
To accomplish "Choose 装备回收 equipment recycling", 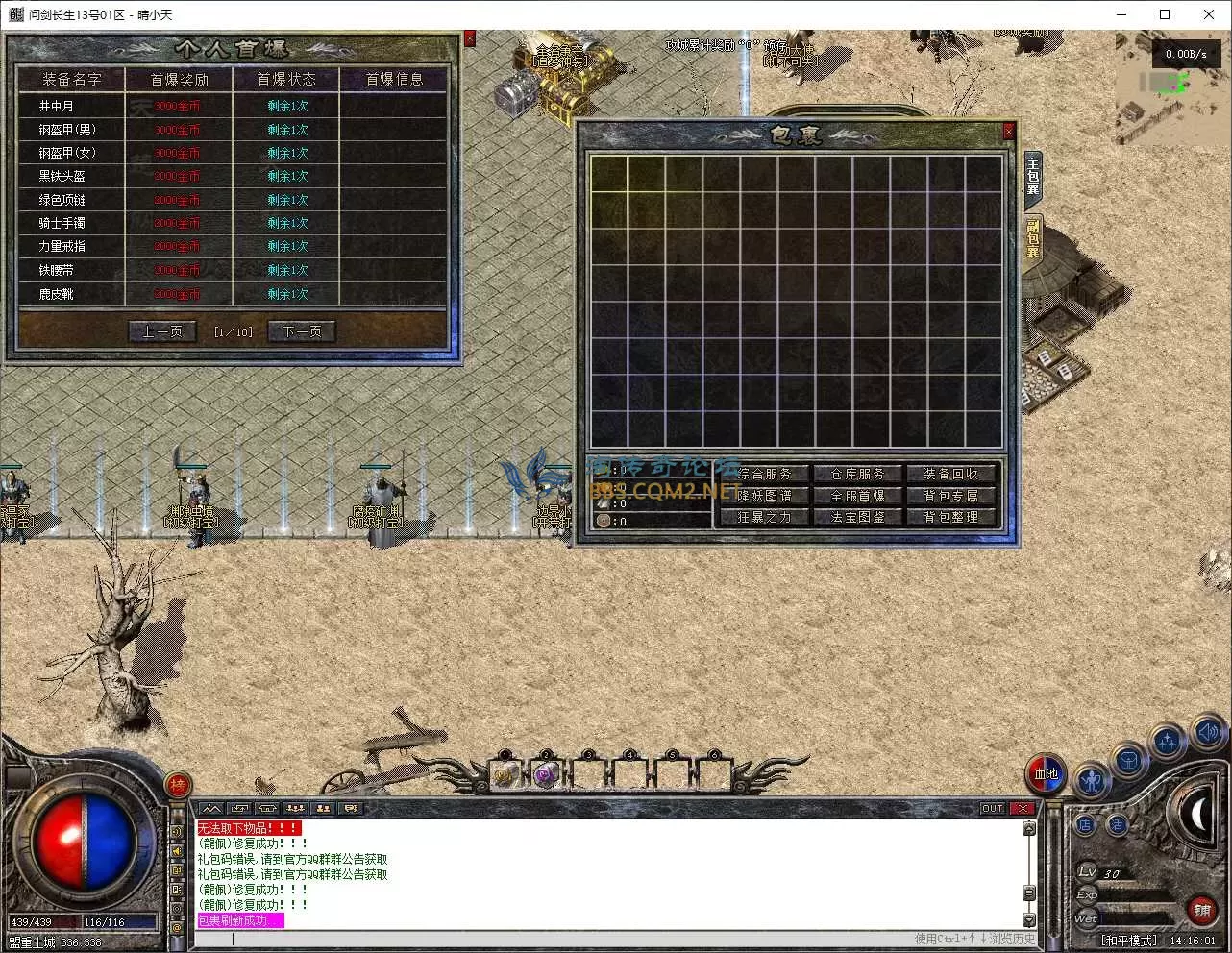I will coord(950,474).
